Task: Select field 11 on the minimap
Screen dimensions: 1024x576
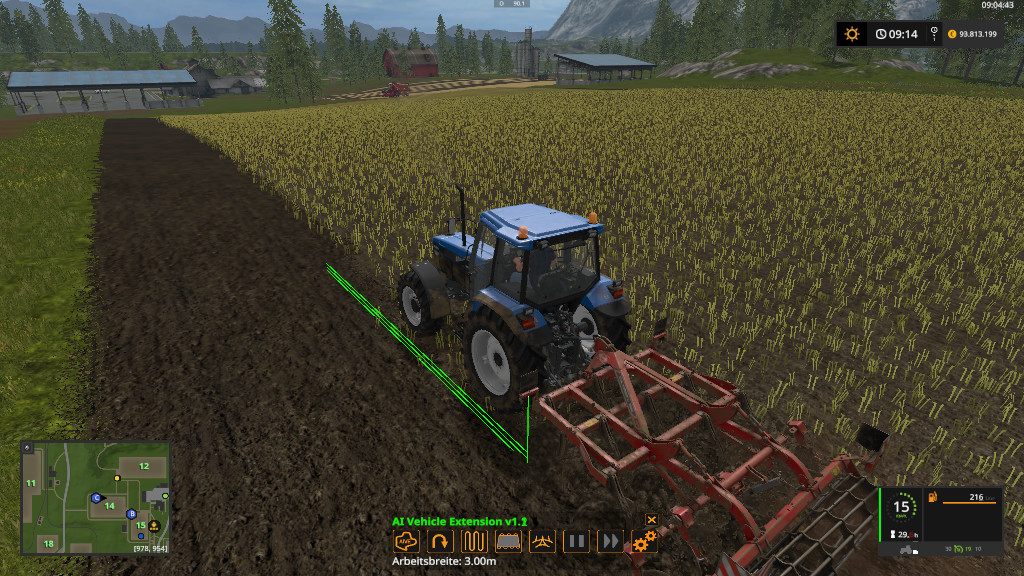Action: click(31, 483)
